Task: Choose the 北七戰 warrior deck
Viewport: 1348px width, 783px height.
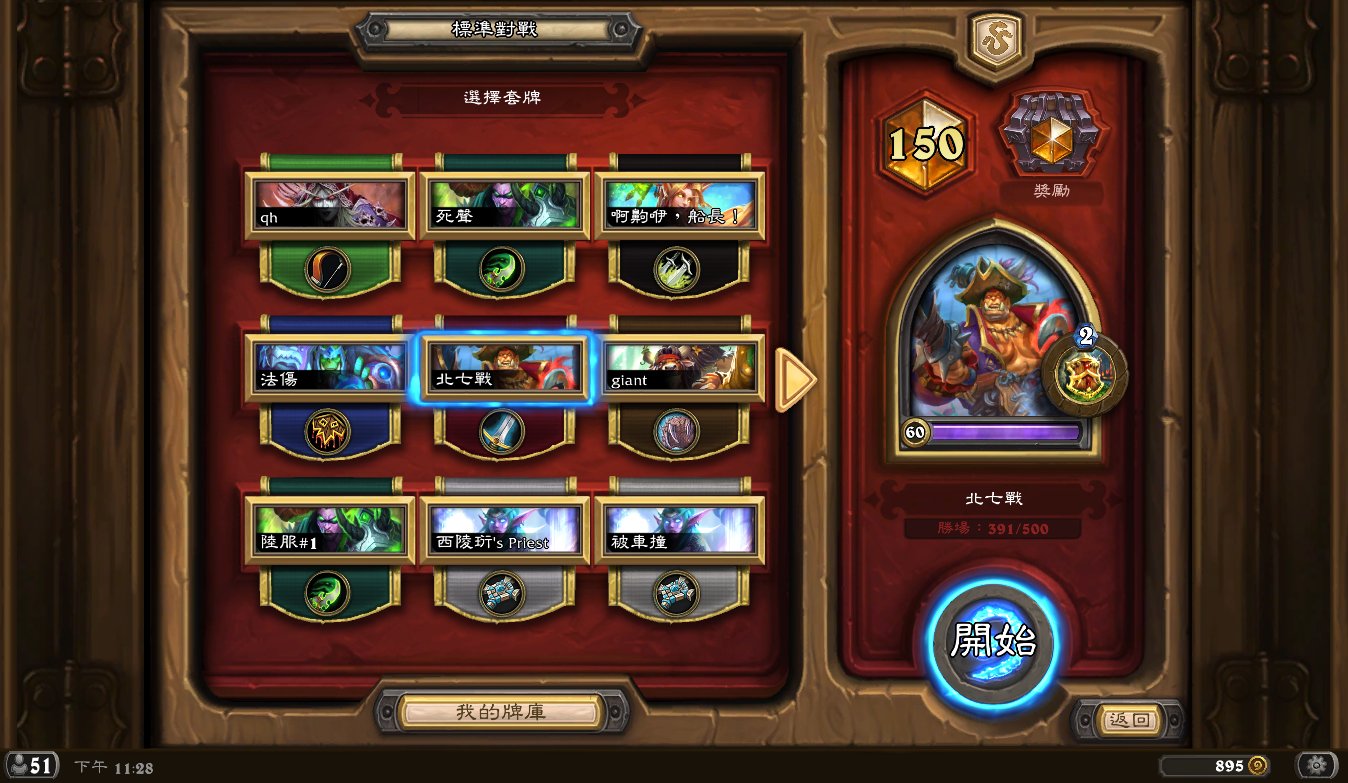Action: (x=504, y=367)
